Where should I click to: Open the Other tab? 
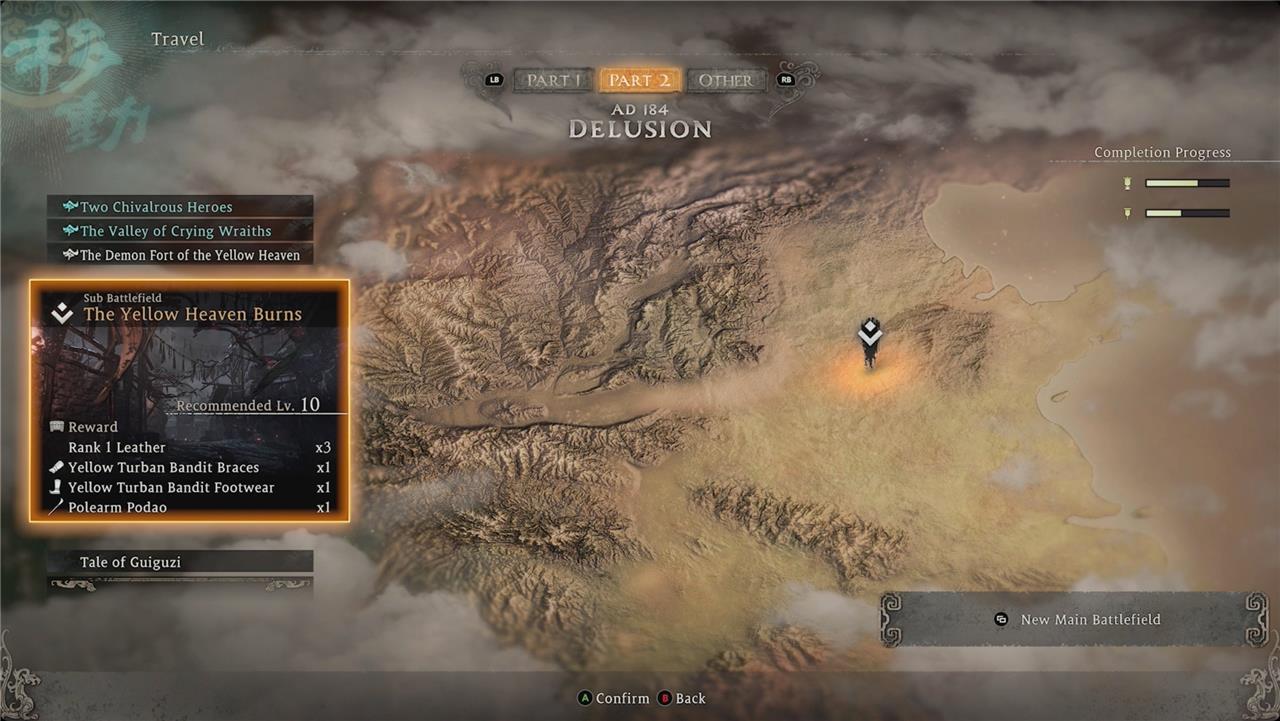click(725, 81)
